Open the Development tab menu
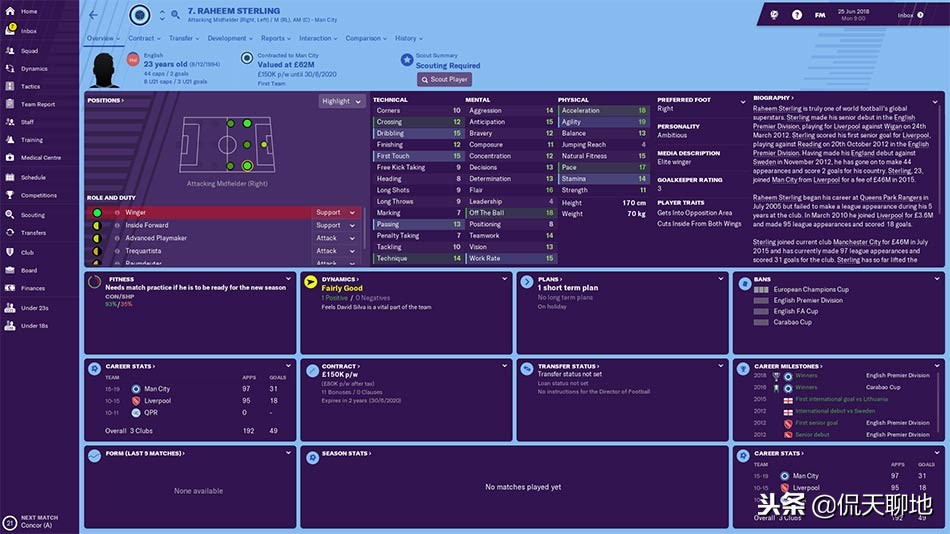The height and width of the screenshot is (534, 950). click(229, 39)
